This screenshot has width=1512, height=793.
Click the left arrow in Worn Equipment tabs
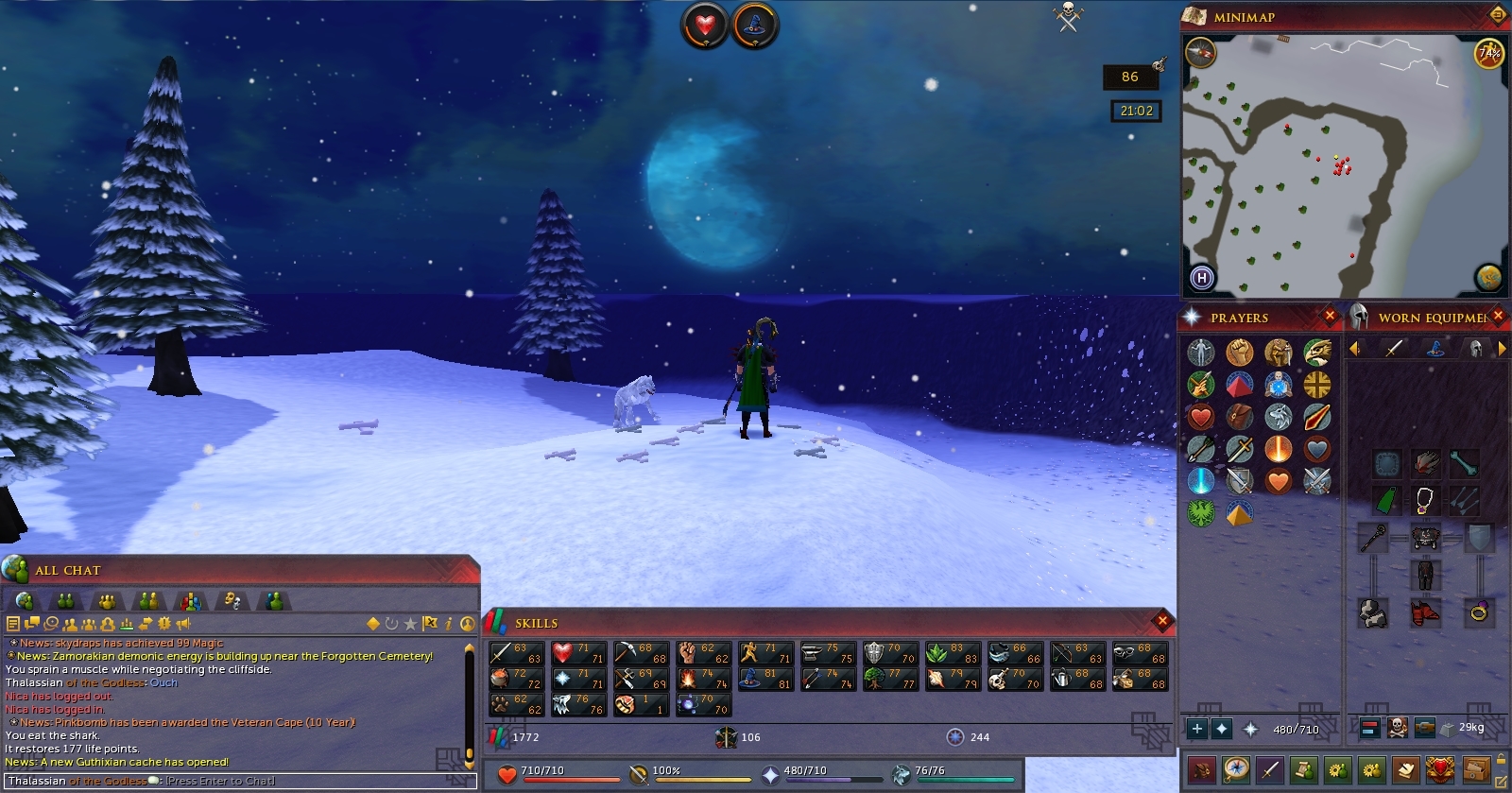tap(1352, 348)
